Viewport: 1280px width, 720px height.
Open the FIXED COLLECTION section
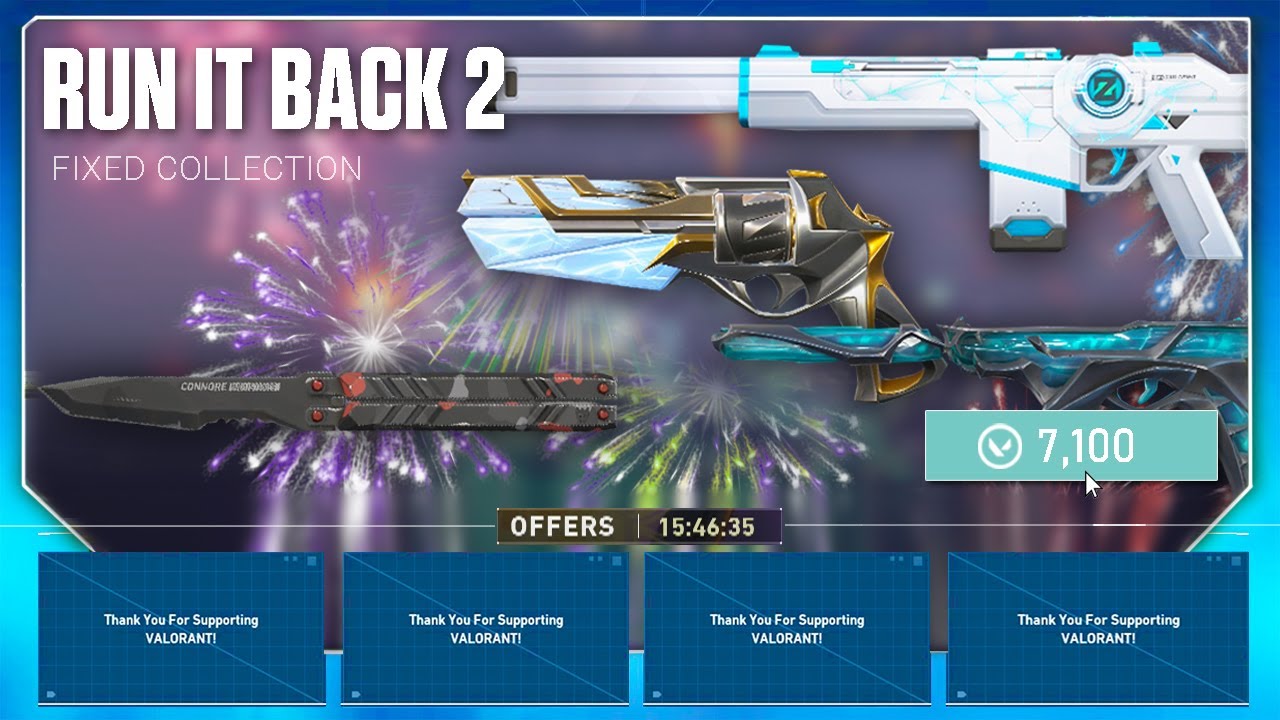(205, 168)
